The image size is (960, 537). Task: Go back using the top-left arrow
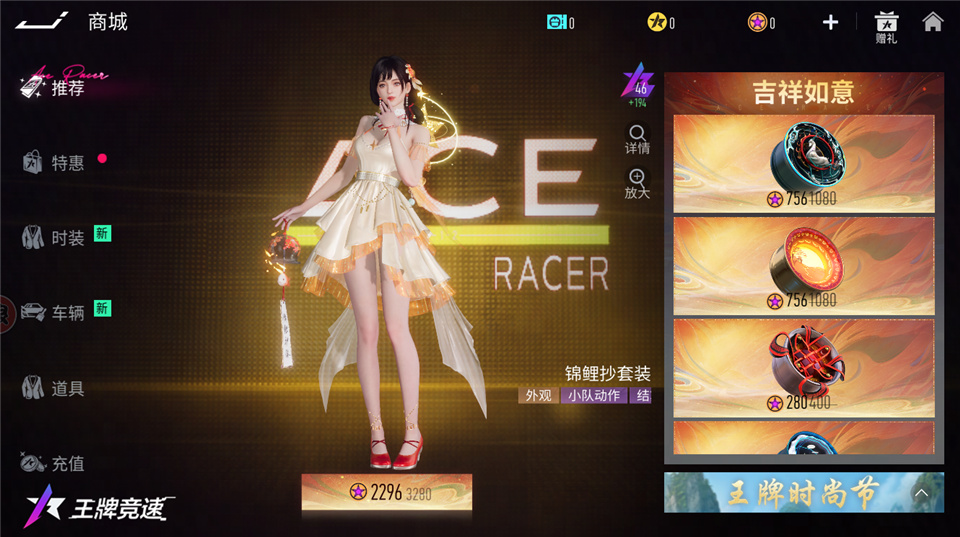(x=42, y=21)
